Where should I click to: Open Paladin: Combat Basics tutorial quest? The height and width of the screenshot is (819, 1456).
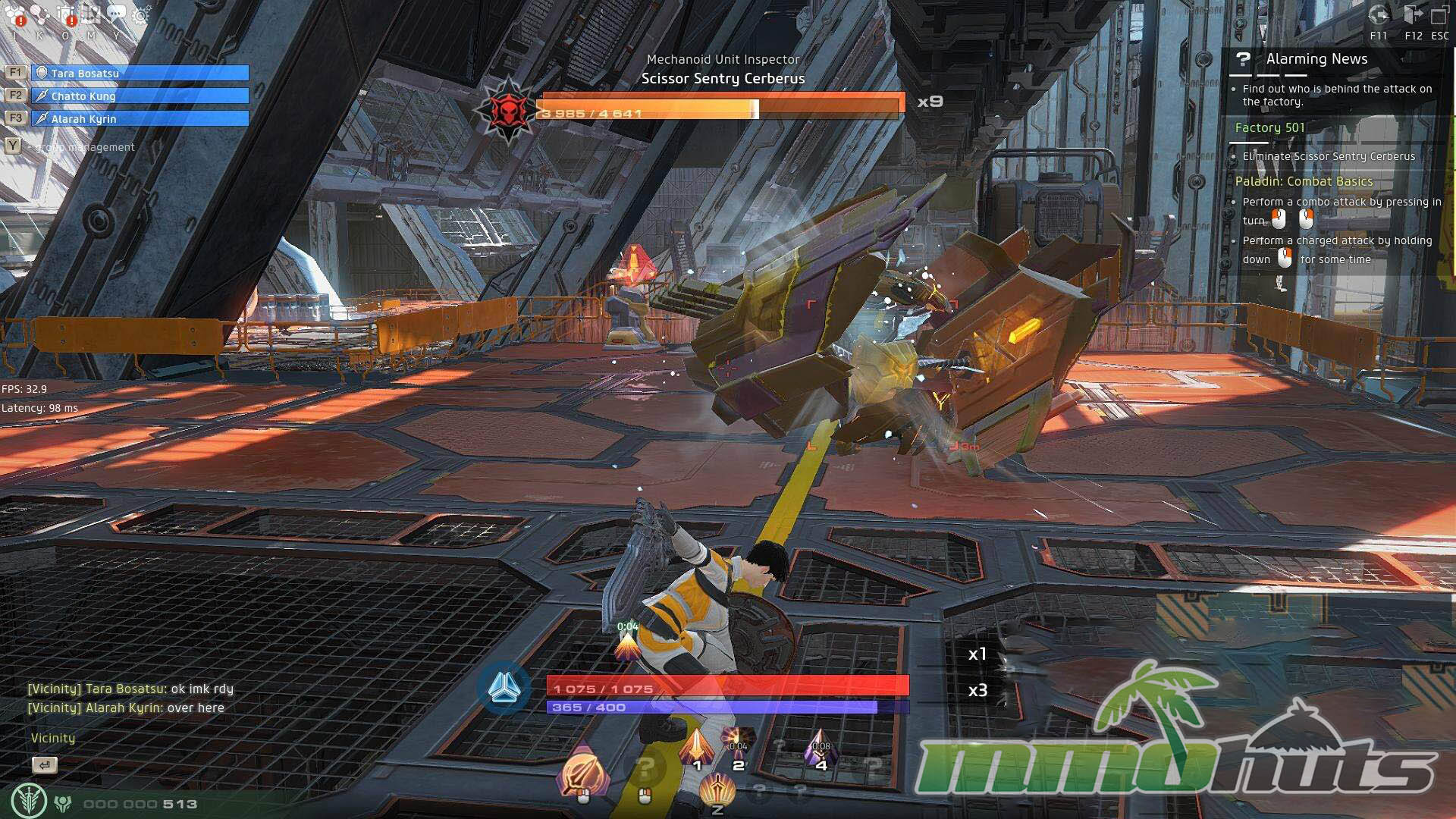tap(1304, 181)
